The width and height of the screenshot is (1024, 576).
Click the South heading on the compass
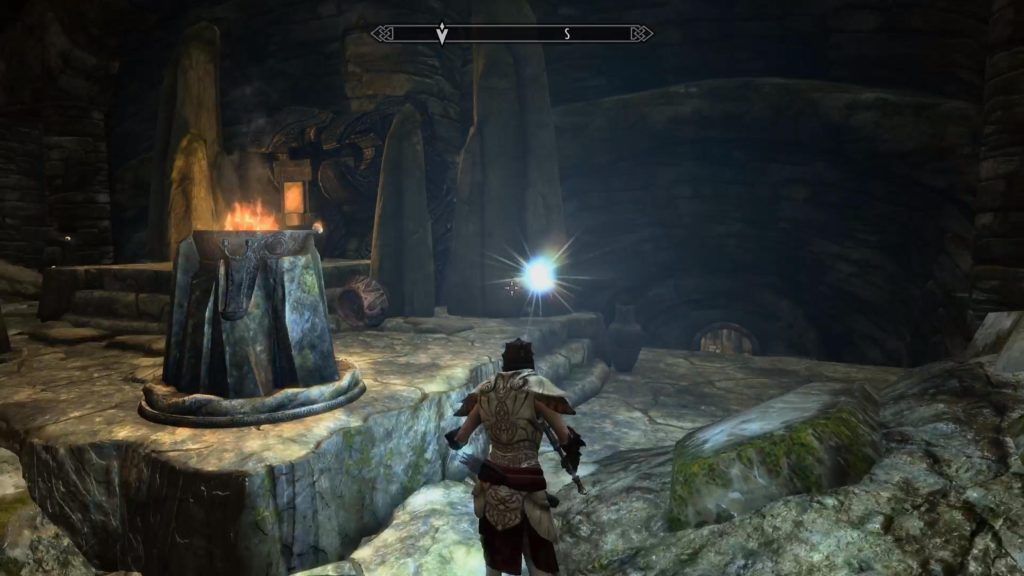(566, 34)
